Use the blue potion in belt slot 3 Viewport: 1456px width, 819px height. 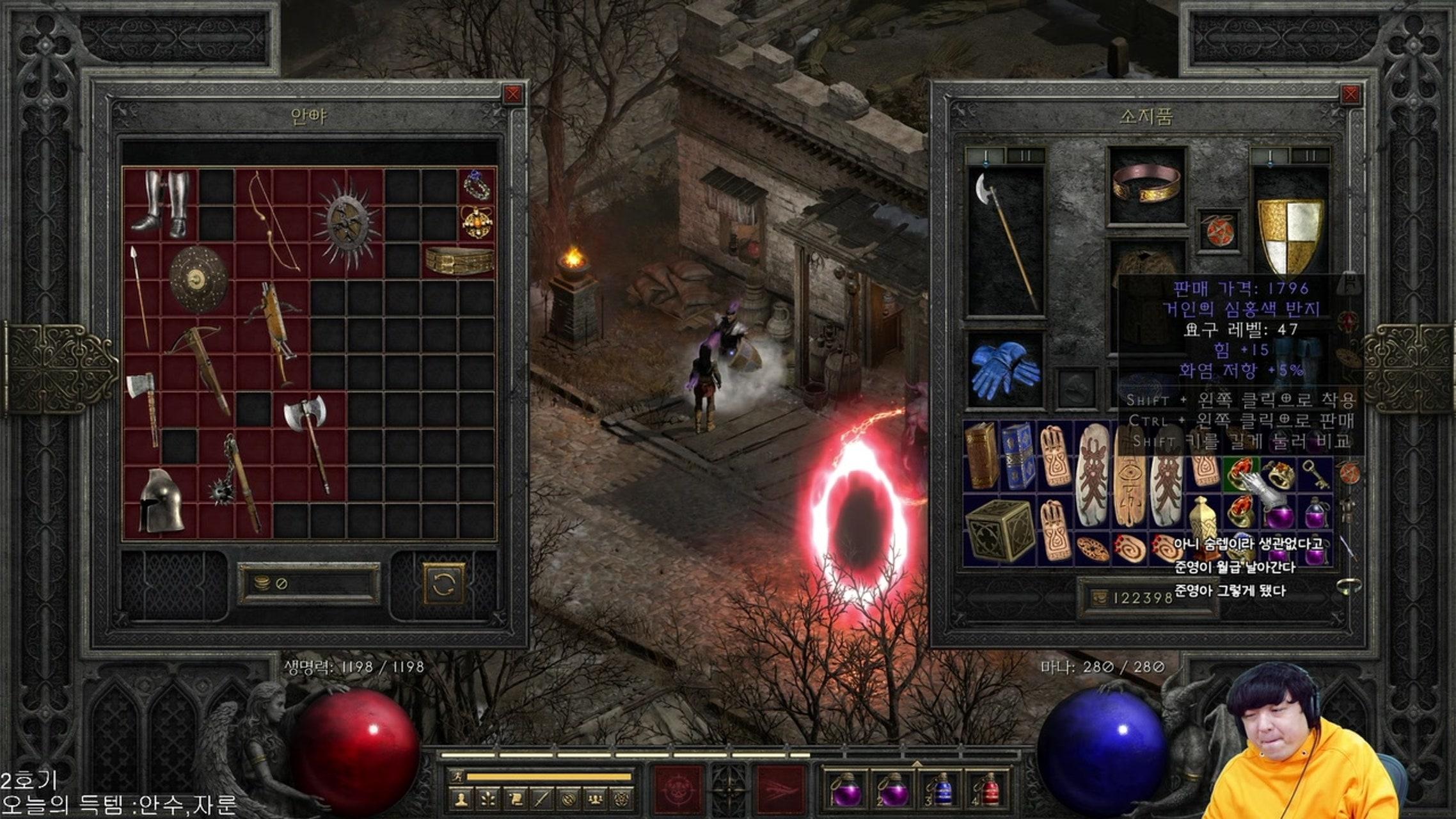coord(942,789)
